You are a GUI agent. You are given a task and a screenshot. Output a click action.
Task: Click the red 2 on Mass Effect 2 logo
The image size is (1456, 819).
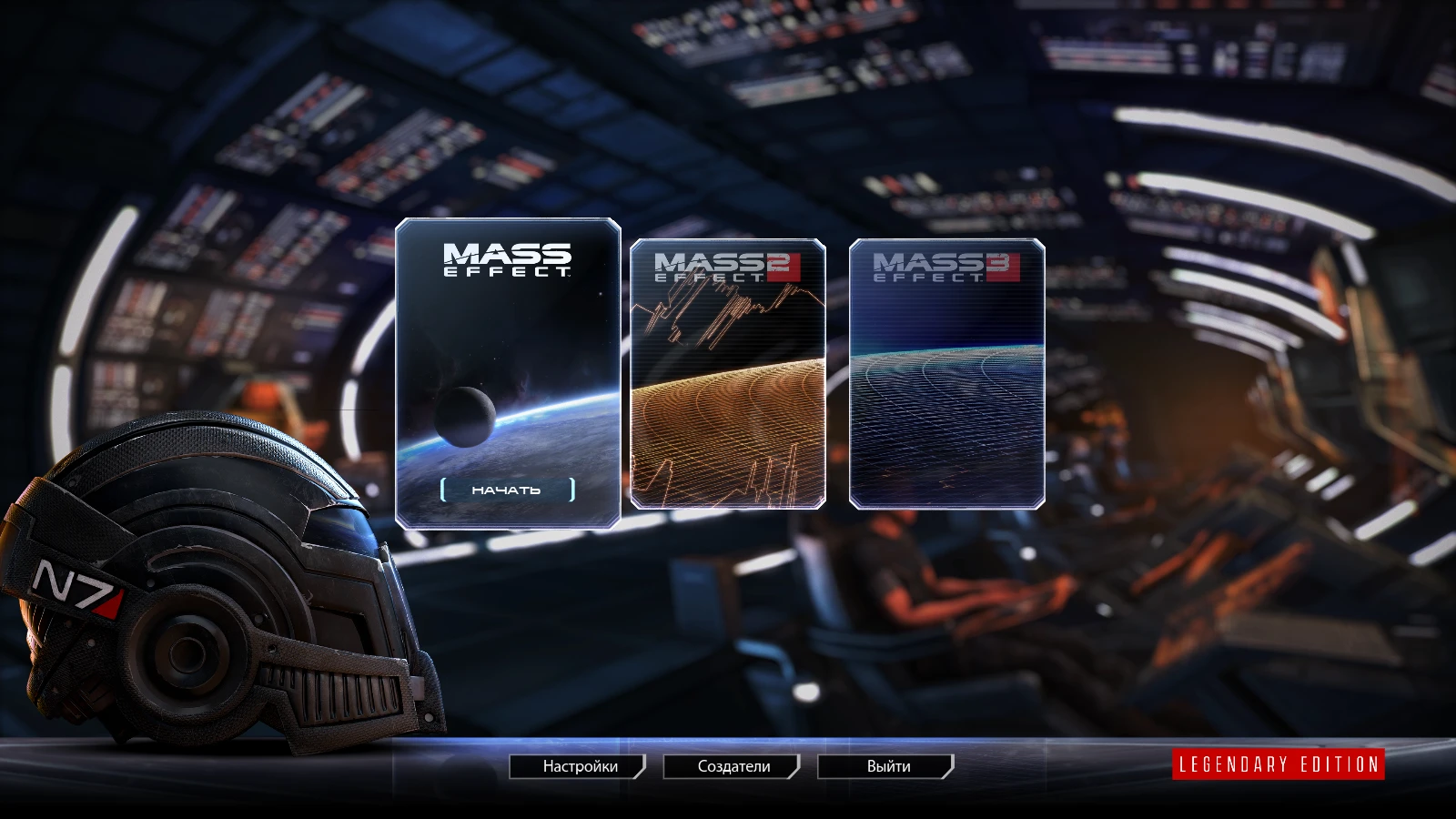(779, 264)
